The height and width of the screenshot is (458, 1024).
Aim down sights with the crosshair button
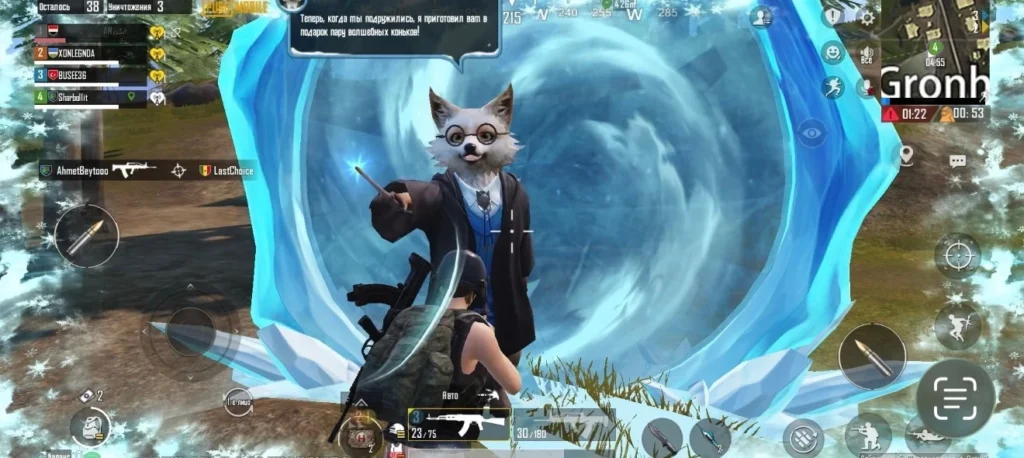coord(957,254)
